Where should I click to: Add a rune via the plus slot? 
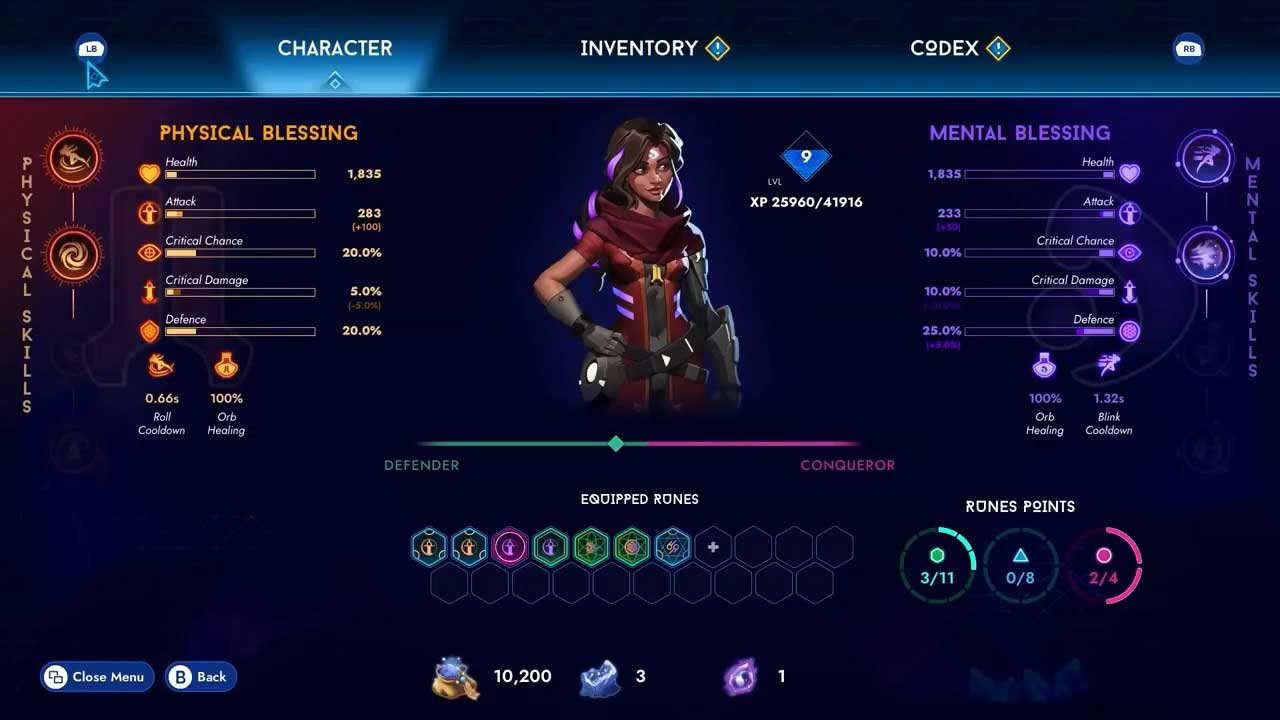(x=713, y=547)
